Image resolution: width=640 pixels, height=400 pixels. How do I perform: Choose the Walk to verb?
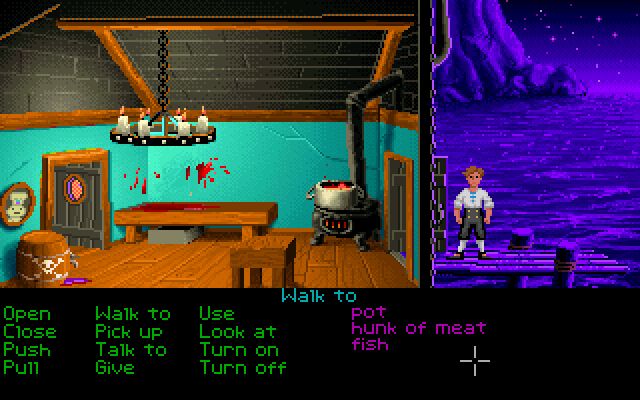(x=133, y=314)
